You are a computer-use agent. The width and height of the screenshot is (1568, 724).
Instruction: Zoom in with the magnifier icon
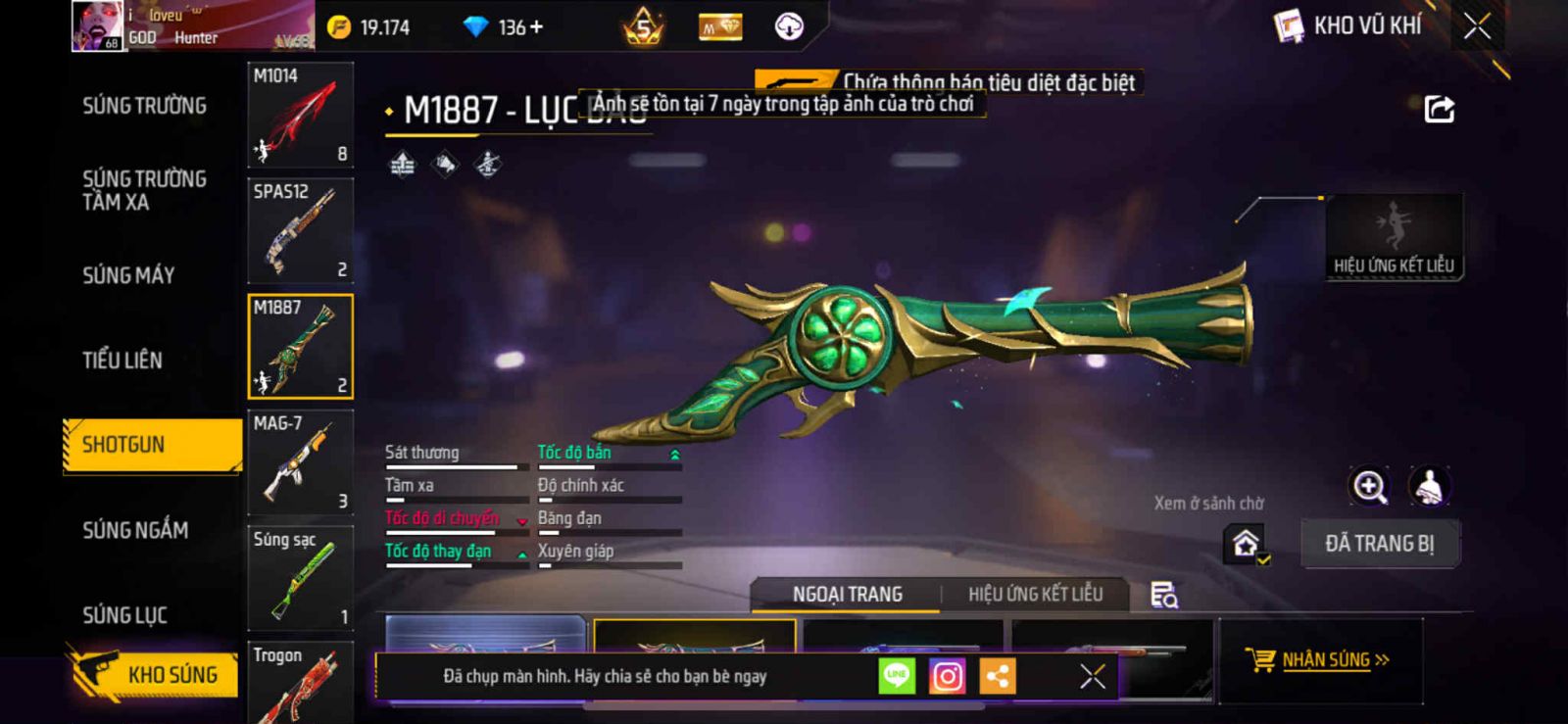1369,486
